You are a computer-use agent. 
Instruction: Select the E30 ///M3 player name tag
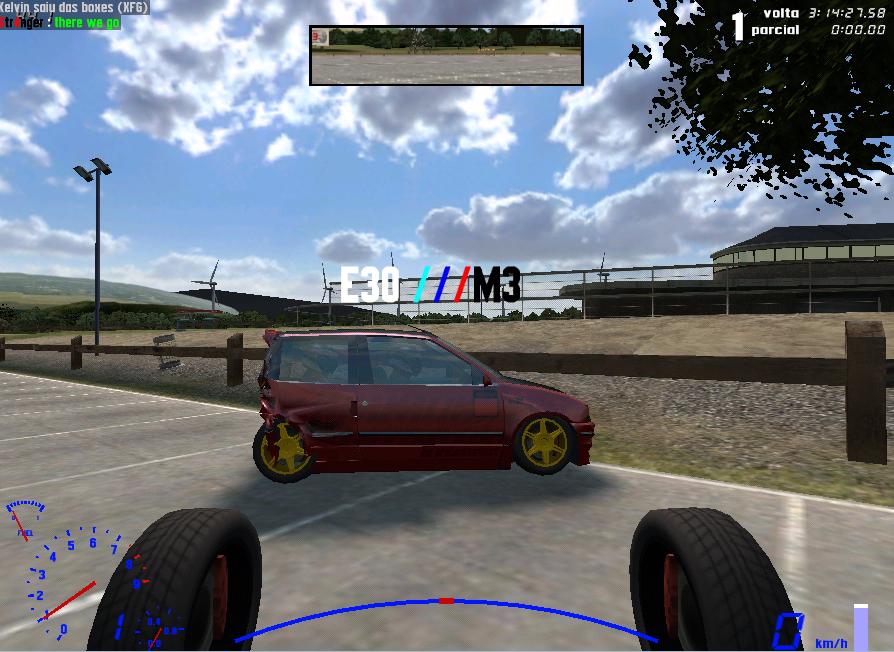click(x=430, y=286)
